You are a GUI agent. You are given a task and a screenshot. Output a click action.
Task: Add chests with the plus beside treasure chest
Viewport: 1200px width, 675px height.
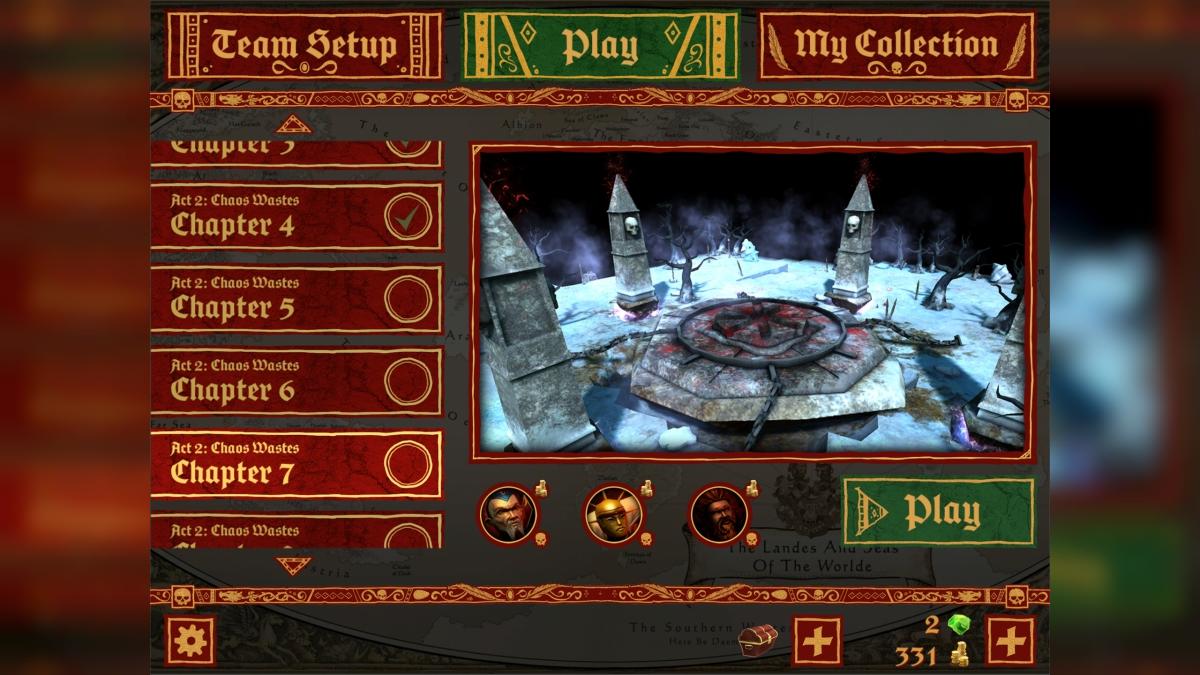click(817, 640)
